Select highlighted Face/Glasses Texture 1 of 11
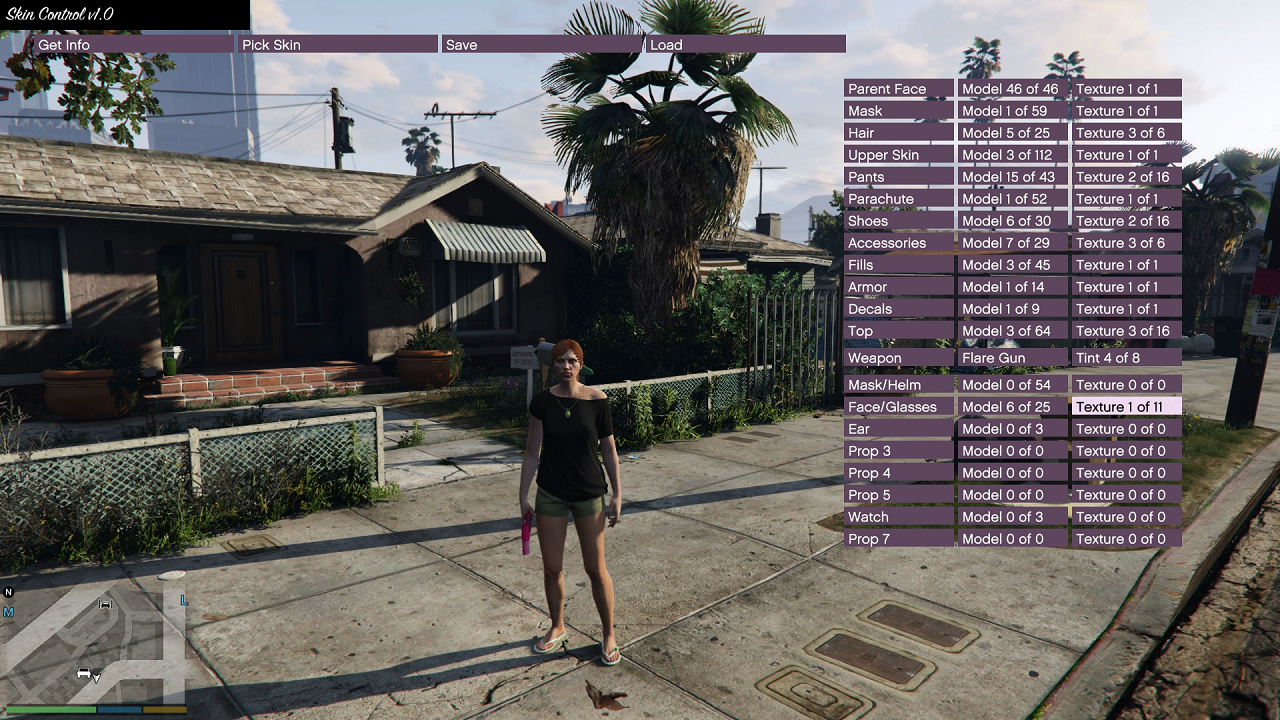 pos(1127,407)
